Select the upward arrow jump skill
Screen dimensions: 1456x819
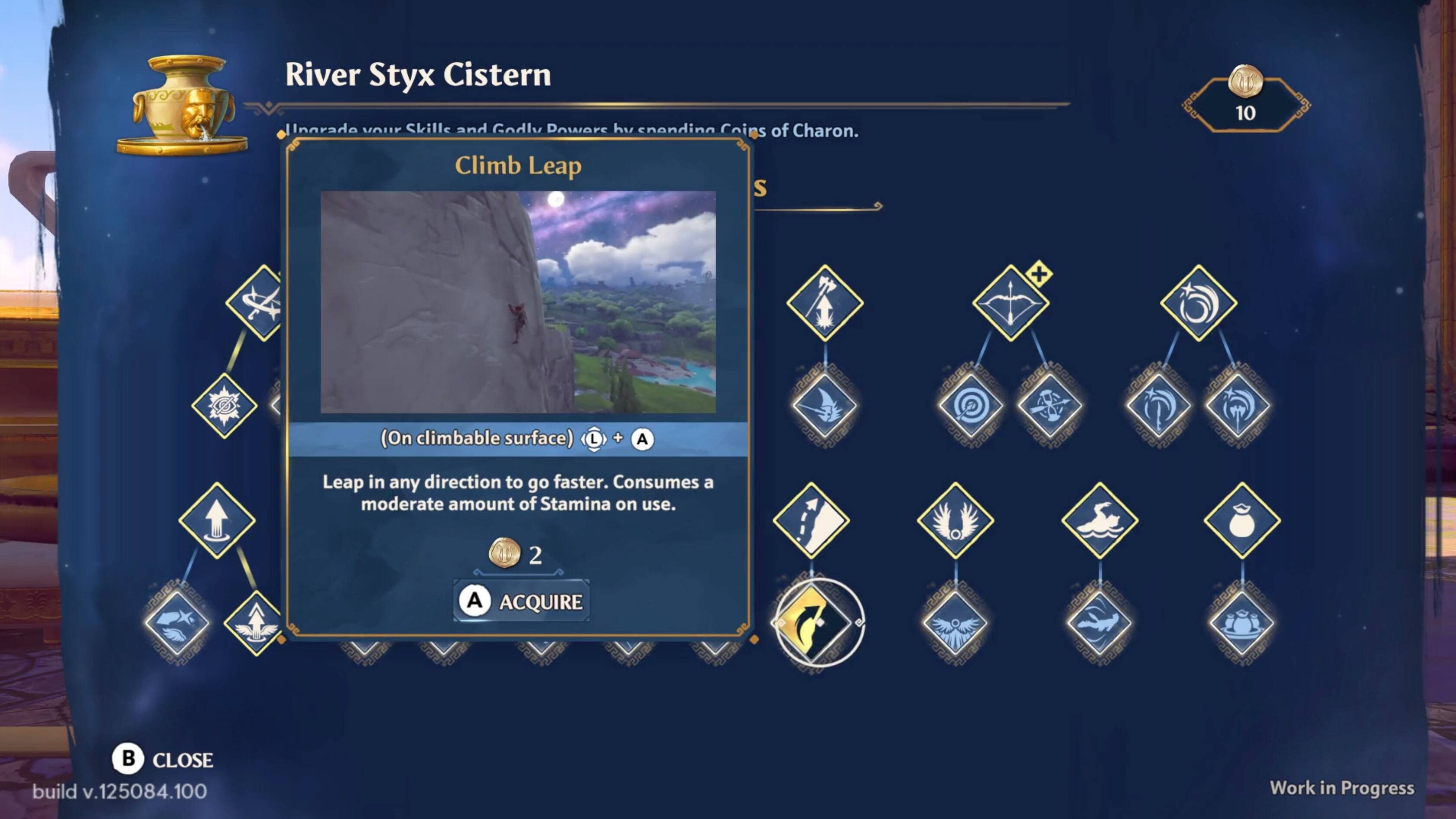217,520
